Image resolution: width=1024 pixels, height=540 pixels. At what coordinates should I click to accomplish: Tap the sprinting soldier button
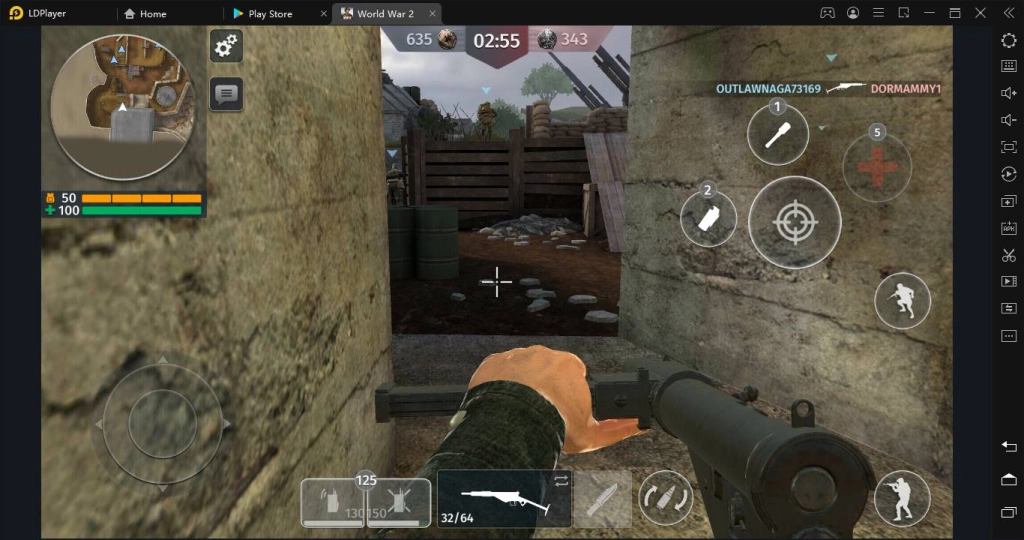[902, 300]
